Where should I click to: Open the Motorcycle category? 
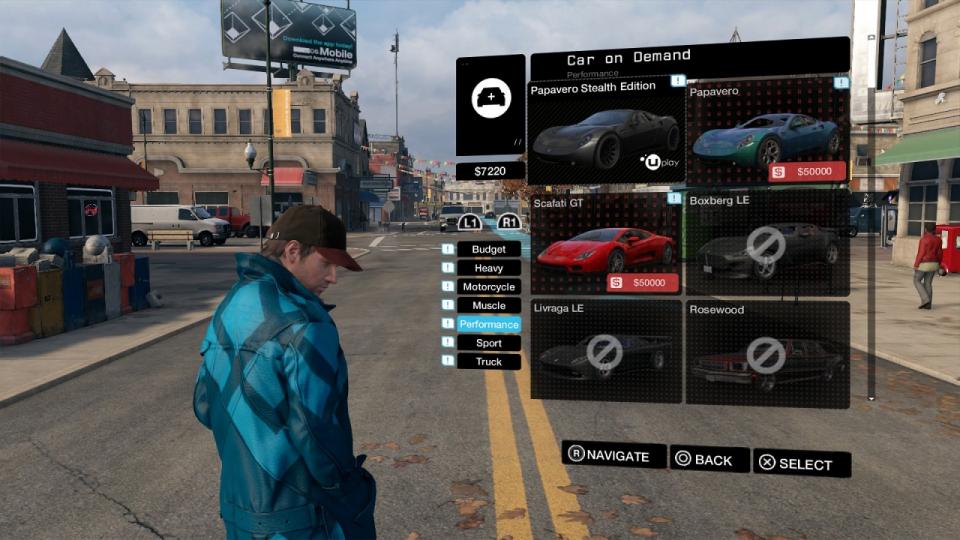click(x=489, y=287)
